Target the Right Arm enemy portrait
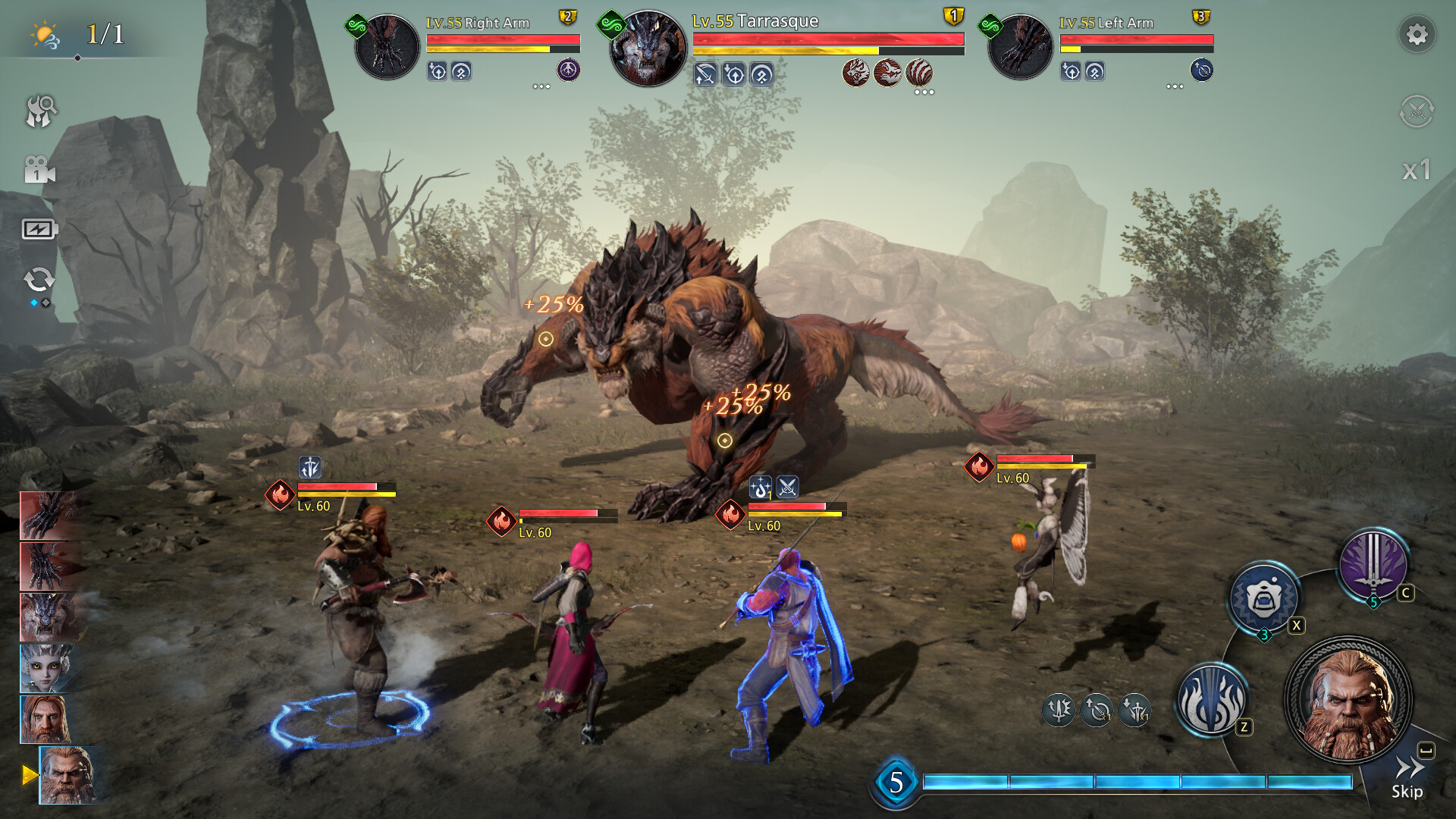 click(x=387, y=47)
